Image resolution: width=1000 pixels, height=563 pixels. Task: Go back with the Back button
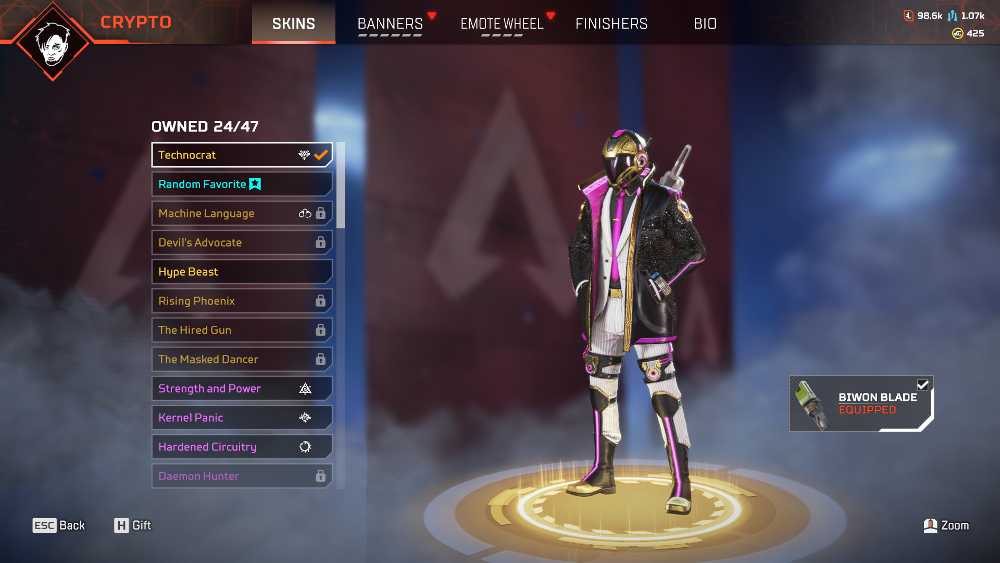click(x=59, y=525)
